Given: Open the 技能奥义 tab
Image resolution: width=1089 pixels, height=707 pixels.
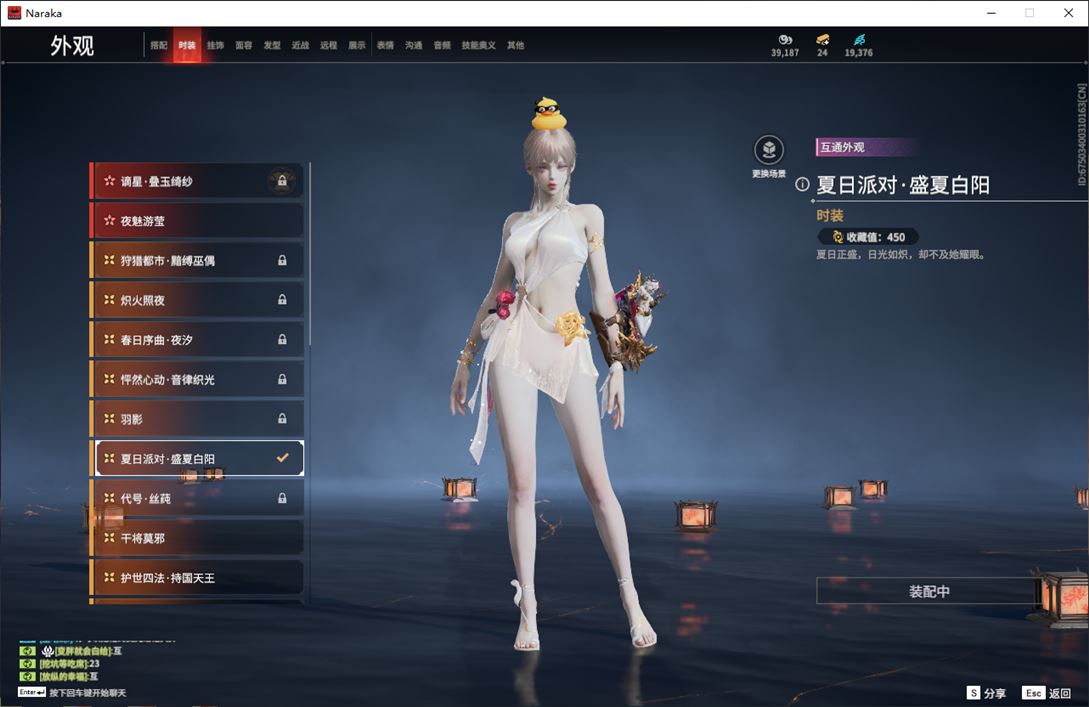Looking at the screenshot, I should click(479, 46).
